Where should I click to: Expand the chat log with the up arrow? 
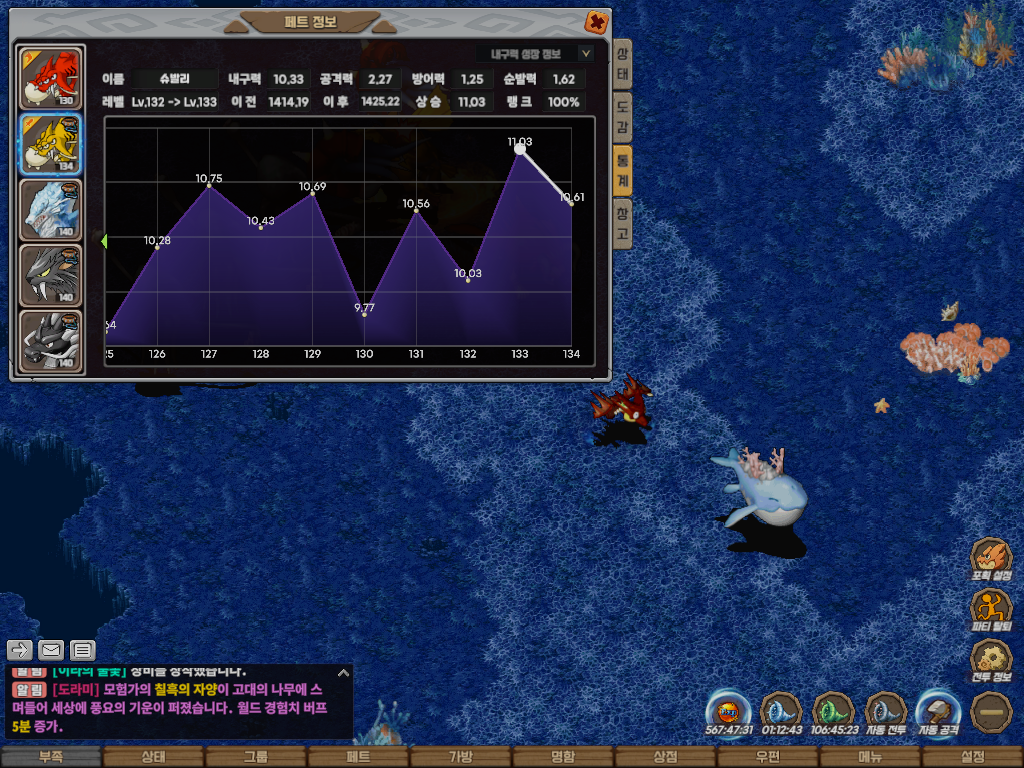tap(342, 673)
